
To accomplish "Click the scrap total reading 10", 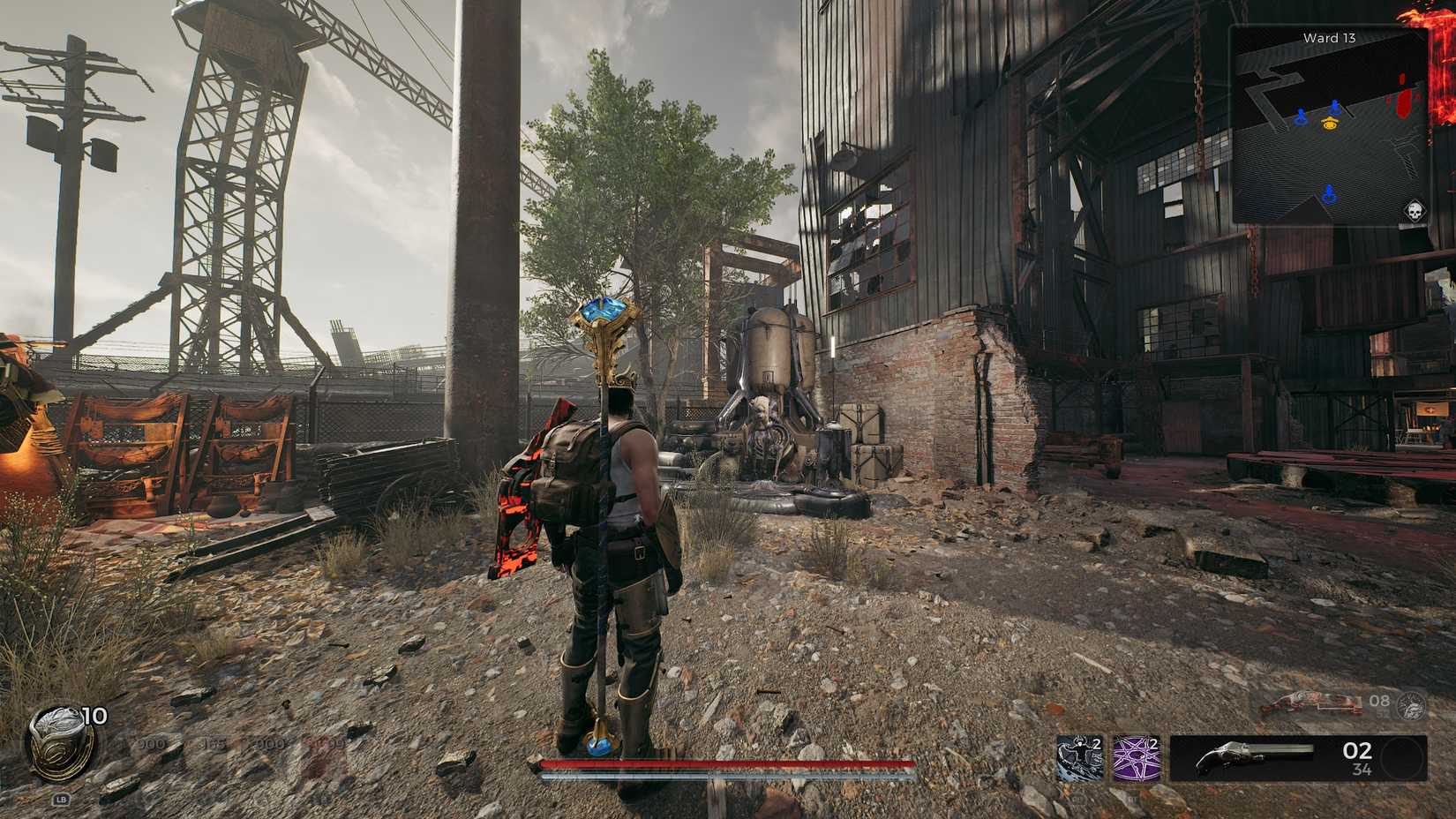I will [95, 718].
